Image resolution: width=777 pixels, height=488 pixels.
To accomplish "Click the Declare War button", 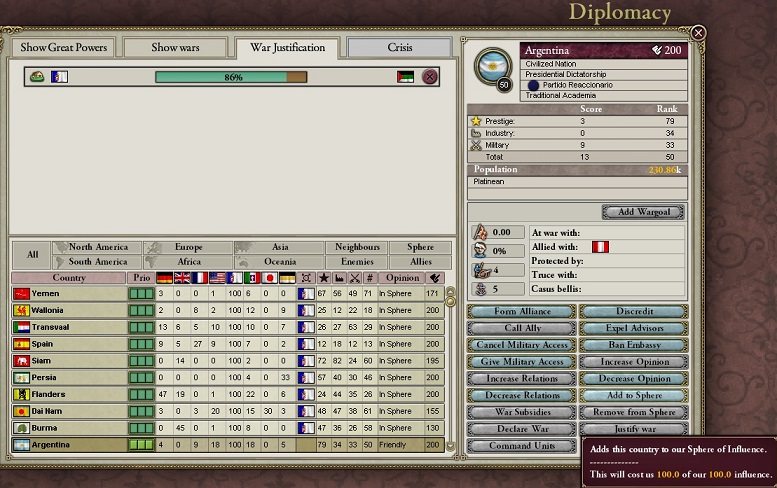I will [522, 430].
